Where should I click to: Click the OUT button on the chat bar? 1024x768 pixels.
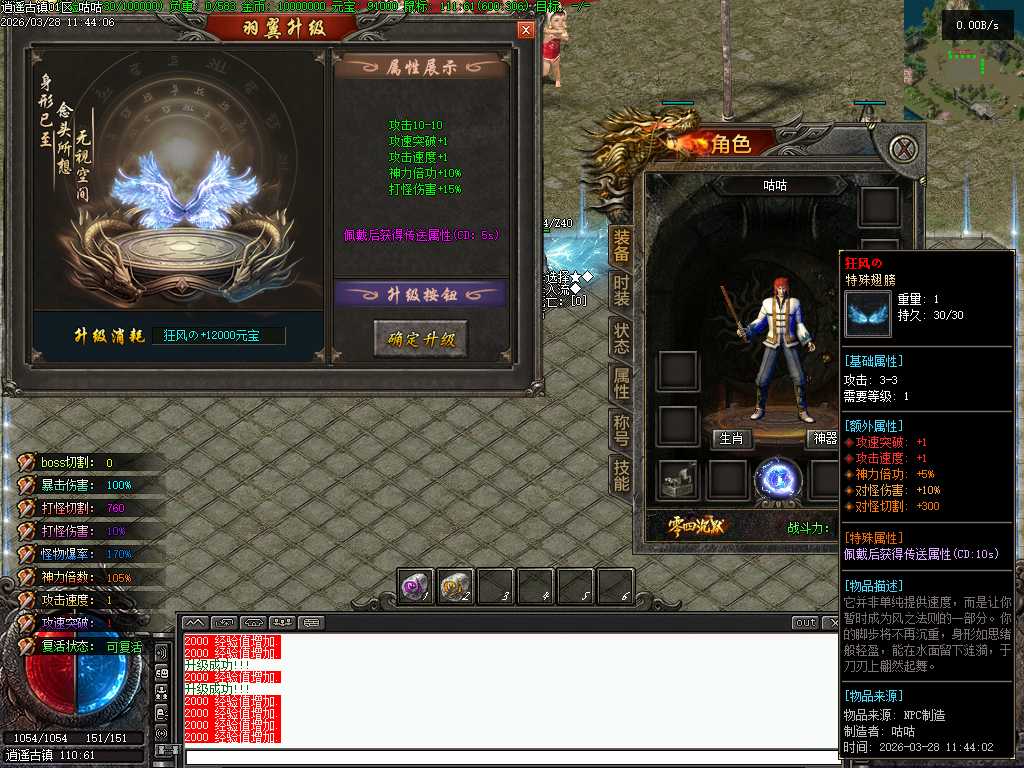805,622
